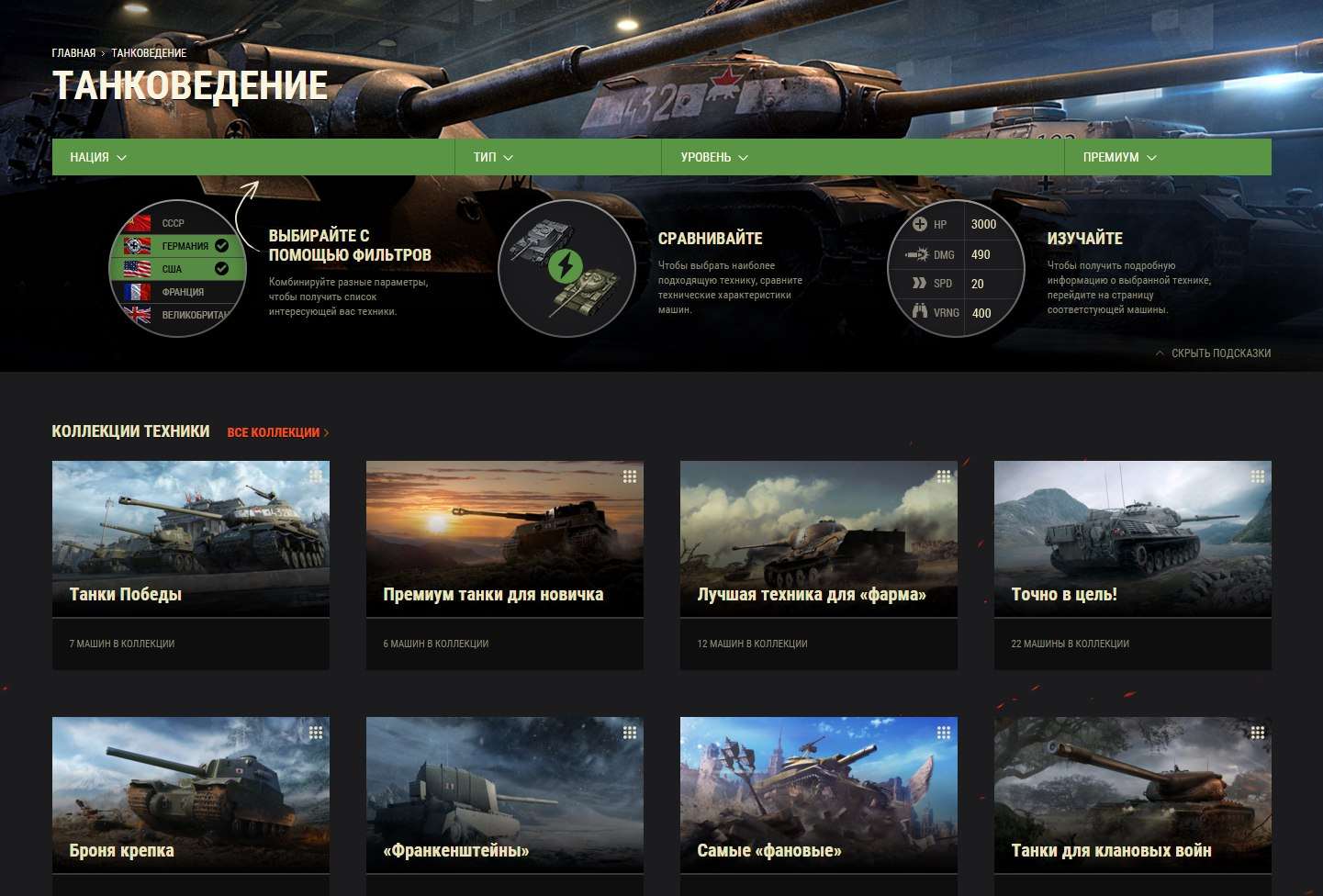Open the Точно в цель! collection
1323x896 pixels.
[1133, 551]
